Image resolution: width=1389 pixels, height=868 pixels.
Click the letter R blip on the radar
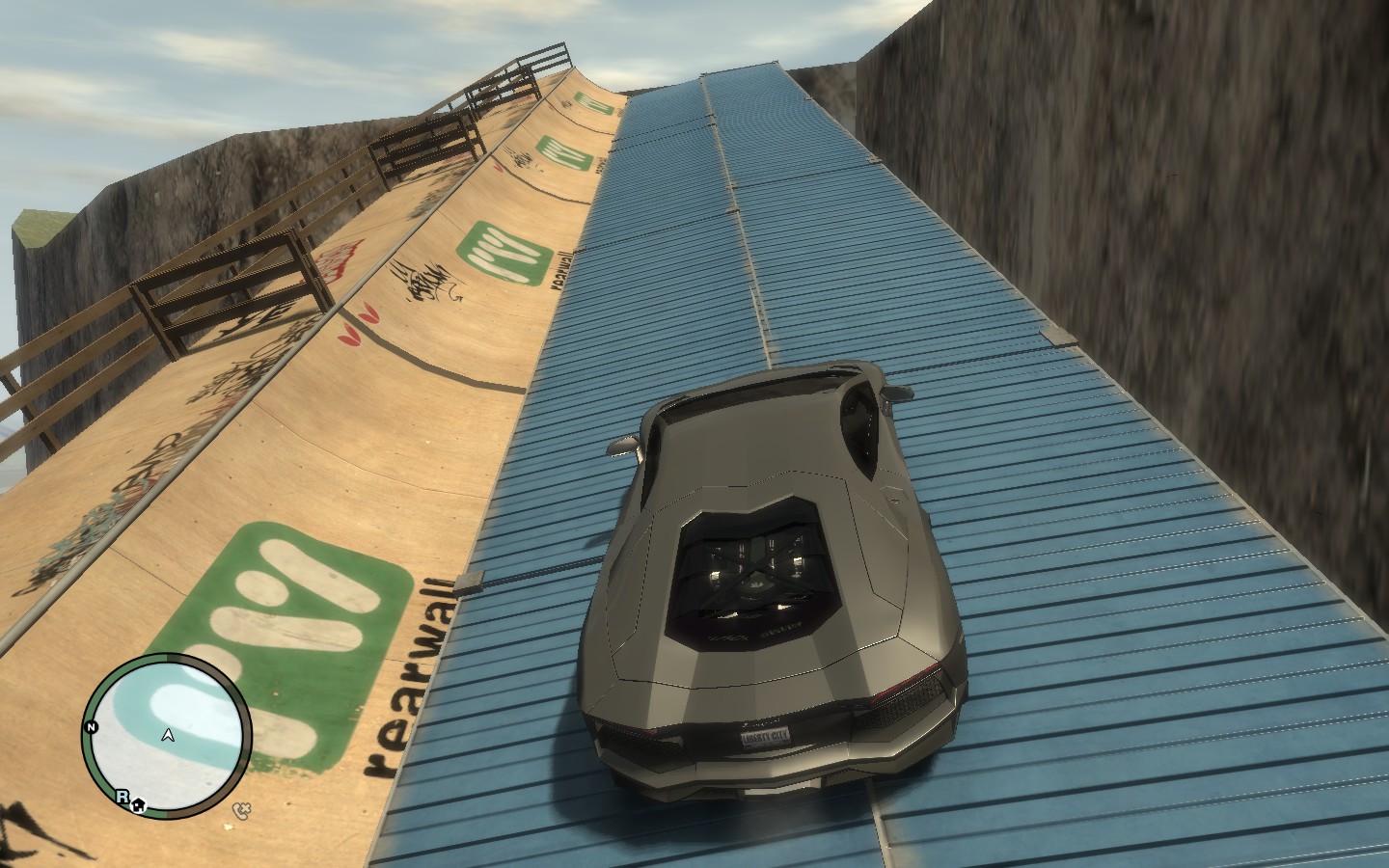(123, 796)
